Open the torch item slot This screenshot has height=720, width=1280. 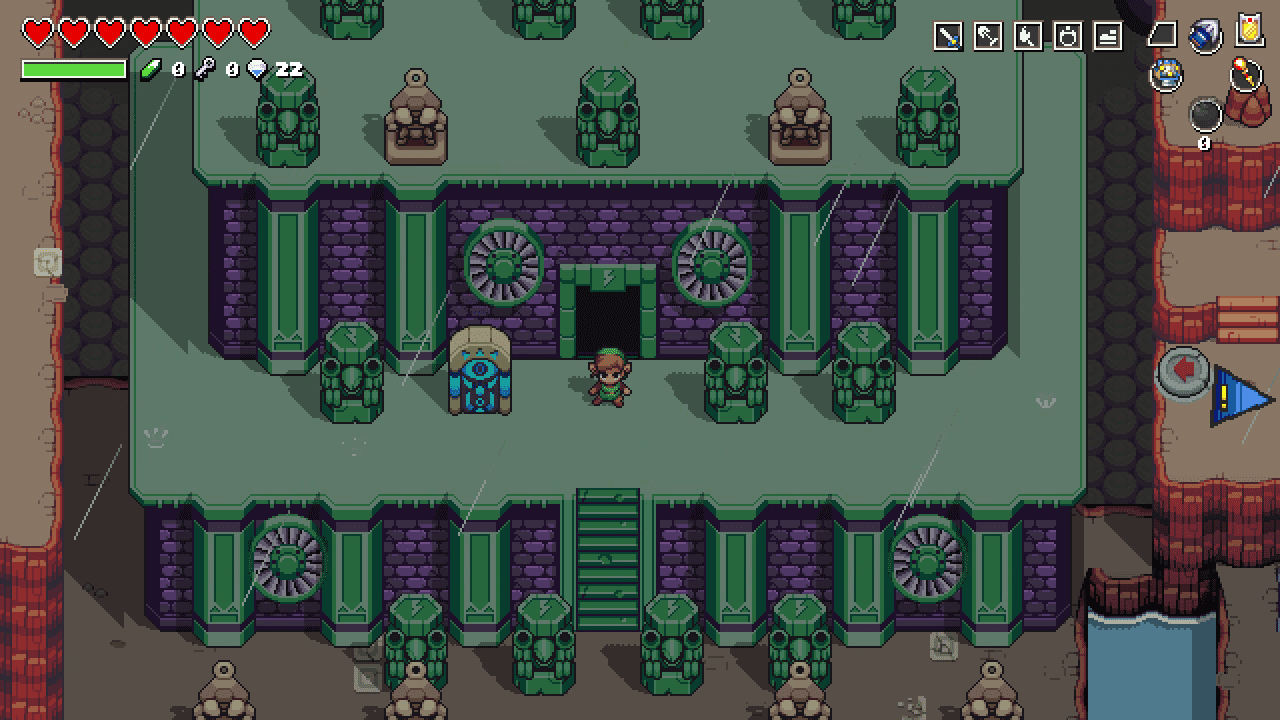click(1027, 33)
